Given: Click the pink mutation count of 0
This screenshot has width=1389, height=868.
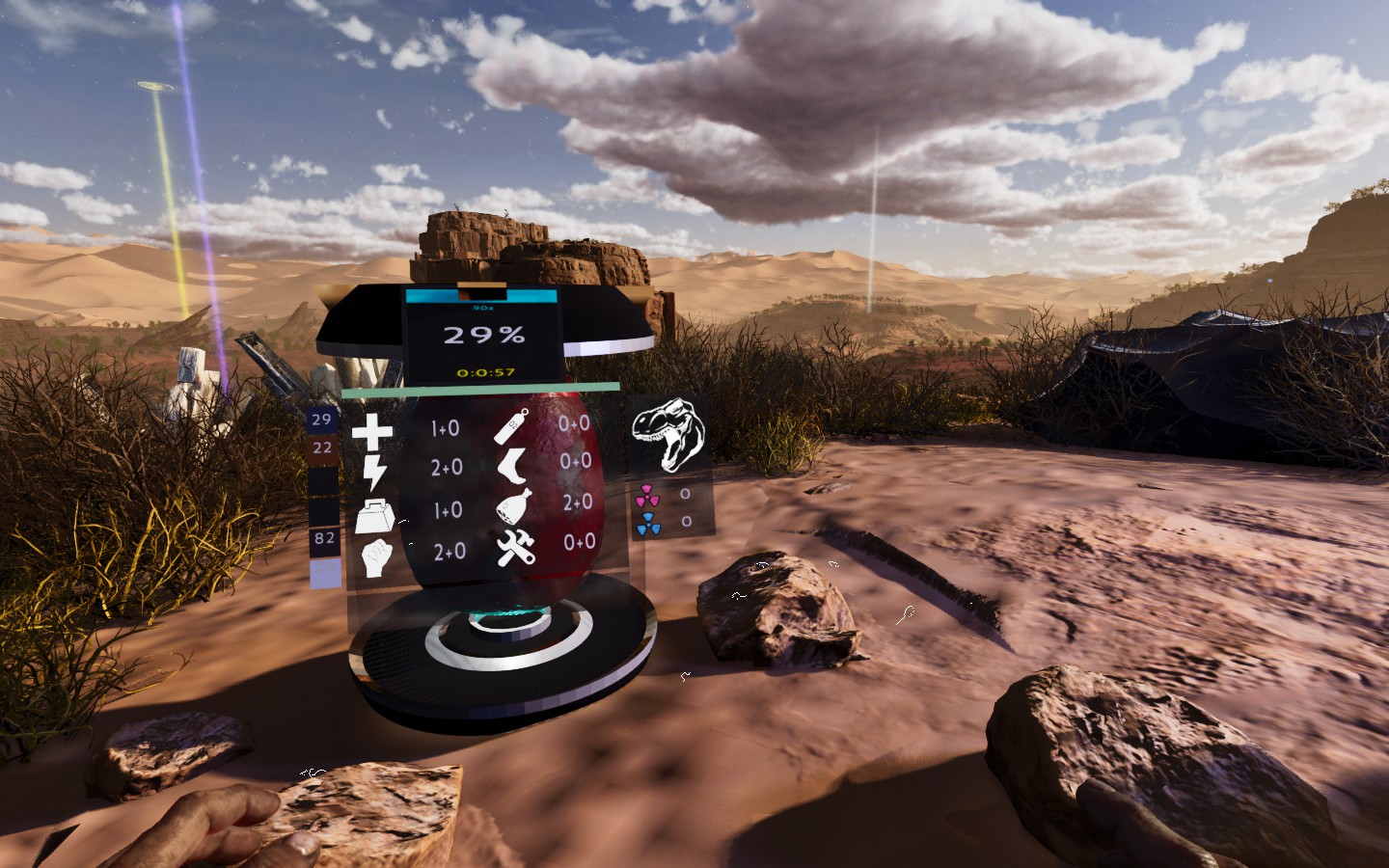Looking at the screenshot, I should tap(685, 494).
